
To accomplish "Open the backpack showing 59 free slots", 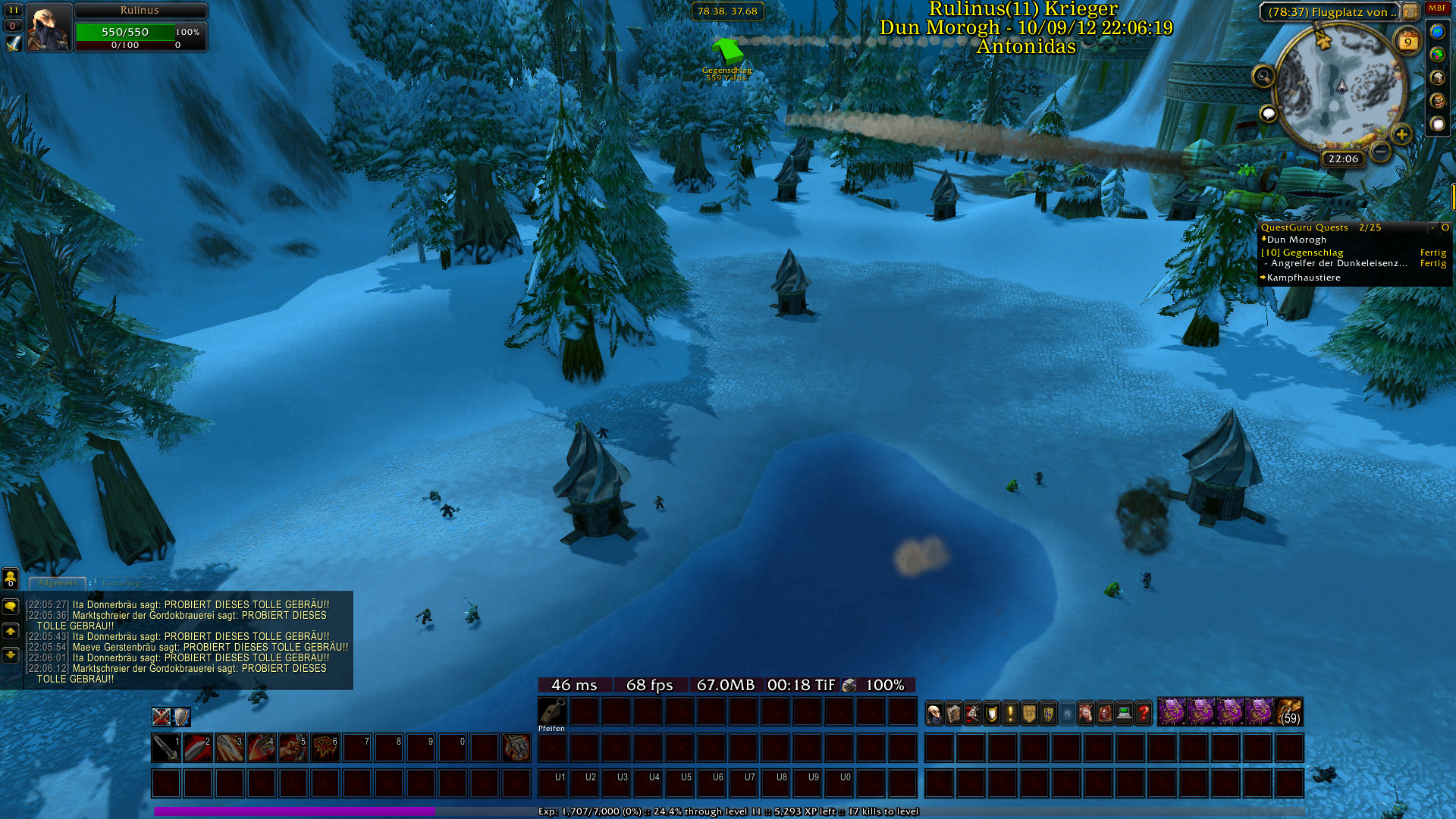I will (x=1289, y=712).
